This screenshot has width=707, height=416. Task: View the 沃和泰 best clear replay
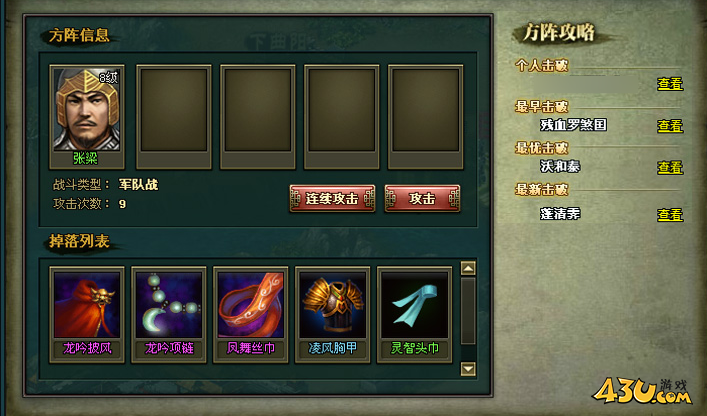(670, 167)
